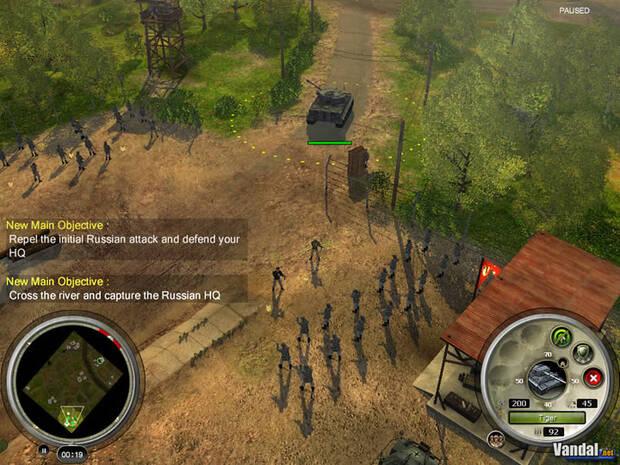Screen dimensions: 620x465
Task: Open the squad icon beside the unit panel
Action: tap(494, 438)
